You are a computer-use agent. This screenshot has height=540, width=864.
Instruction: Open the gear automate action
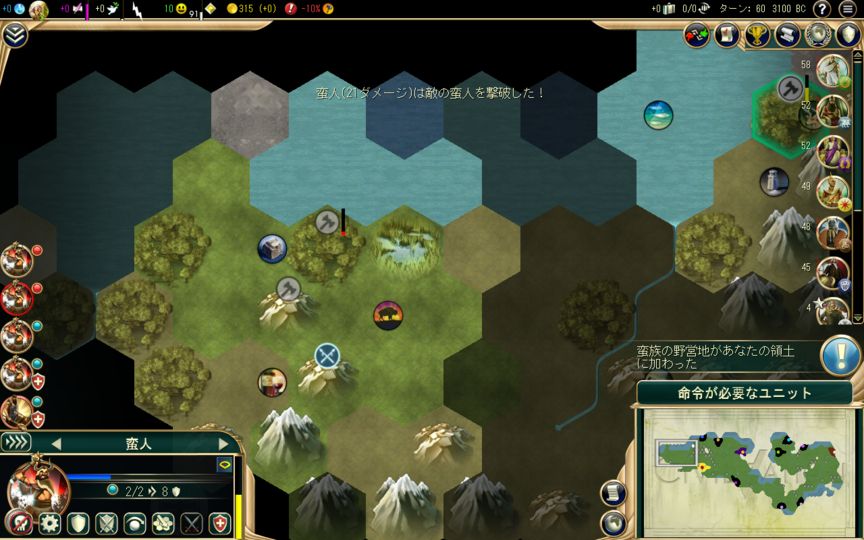(x=49, y=523)
